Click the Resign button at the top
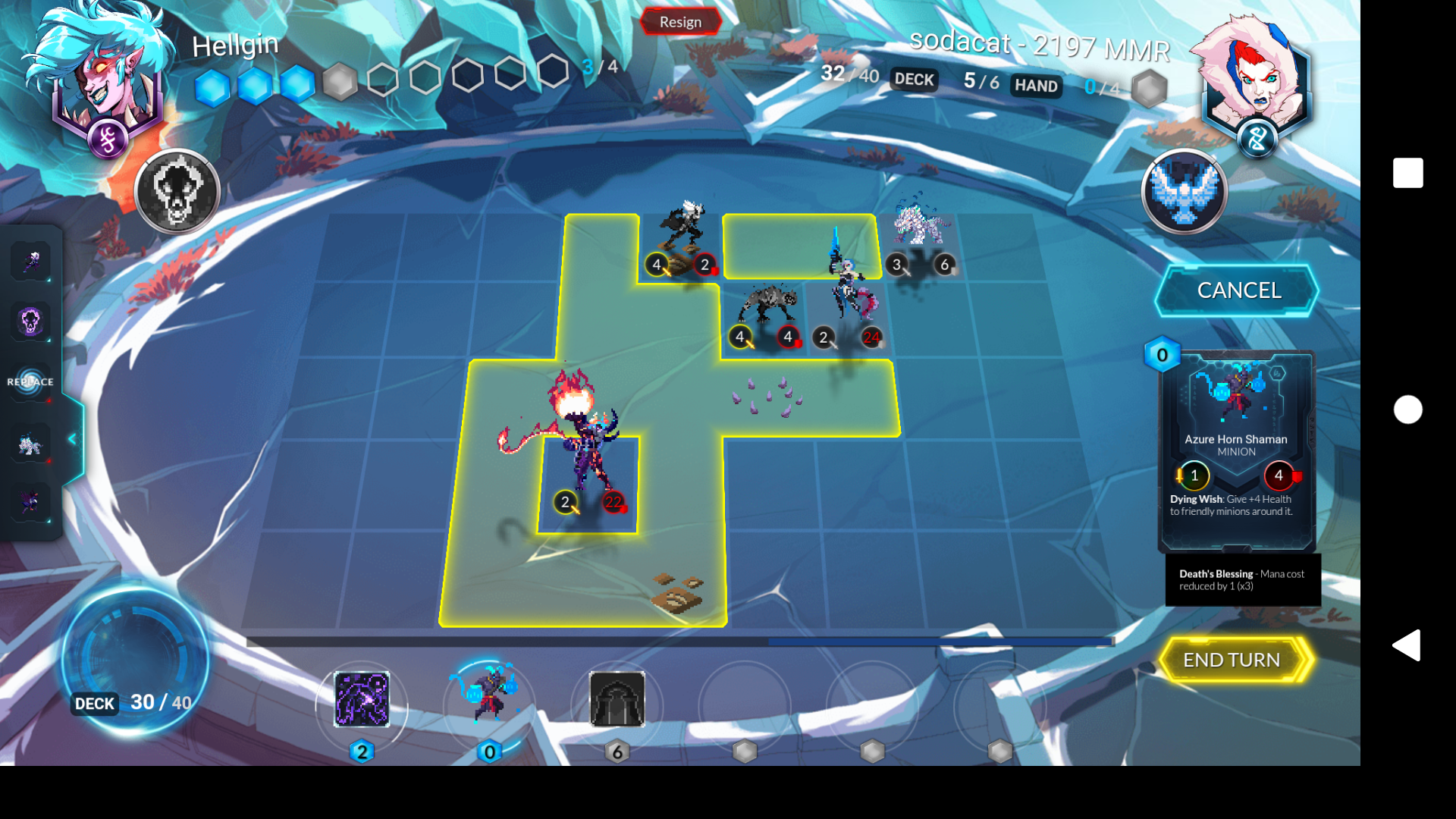Image resolution: width=1456 pixels, height=819 pixels. point(680,22)
